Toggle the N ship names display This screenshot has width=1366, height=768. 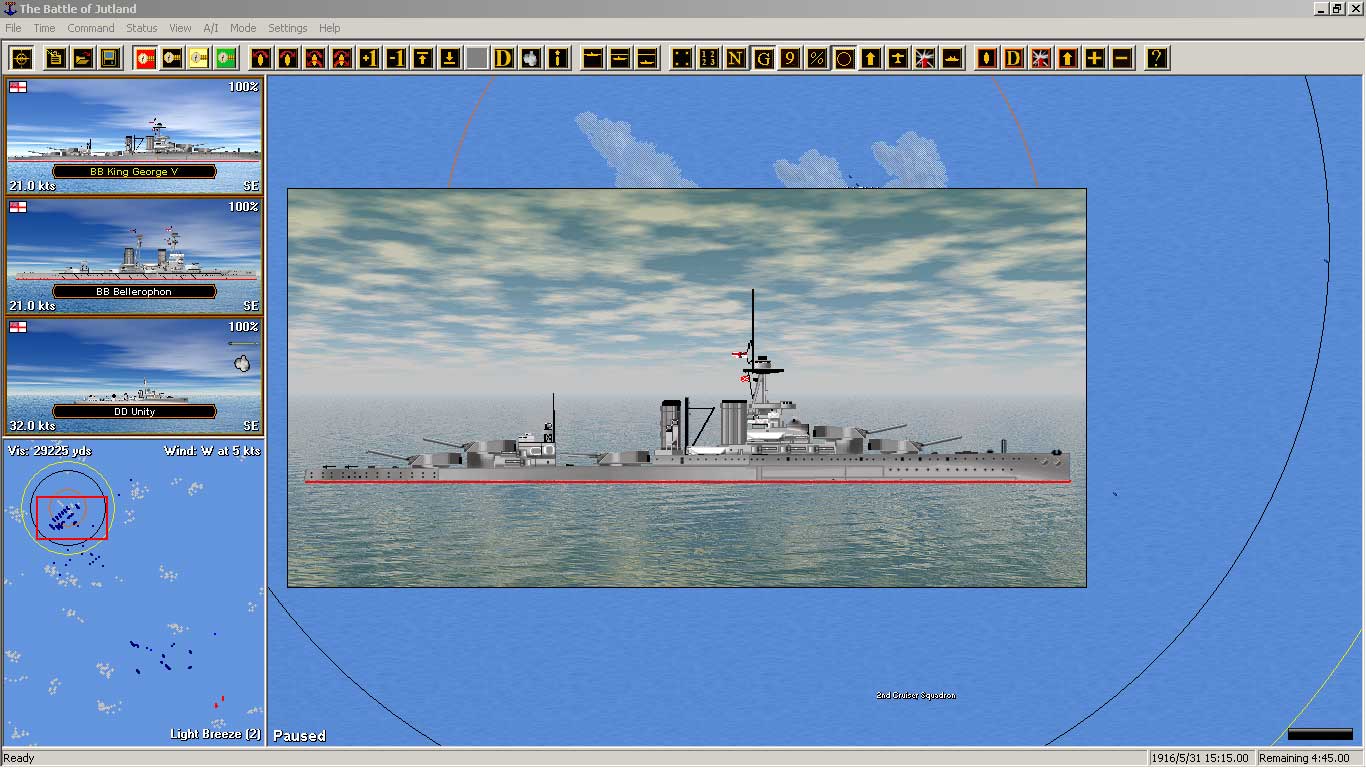tap(737, 58)
